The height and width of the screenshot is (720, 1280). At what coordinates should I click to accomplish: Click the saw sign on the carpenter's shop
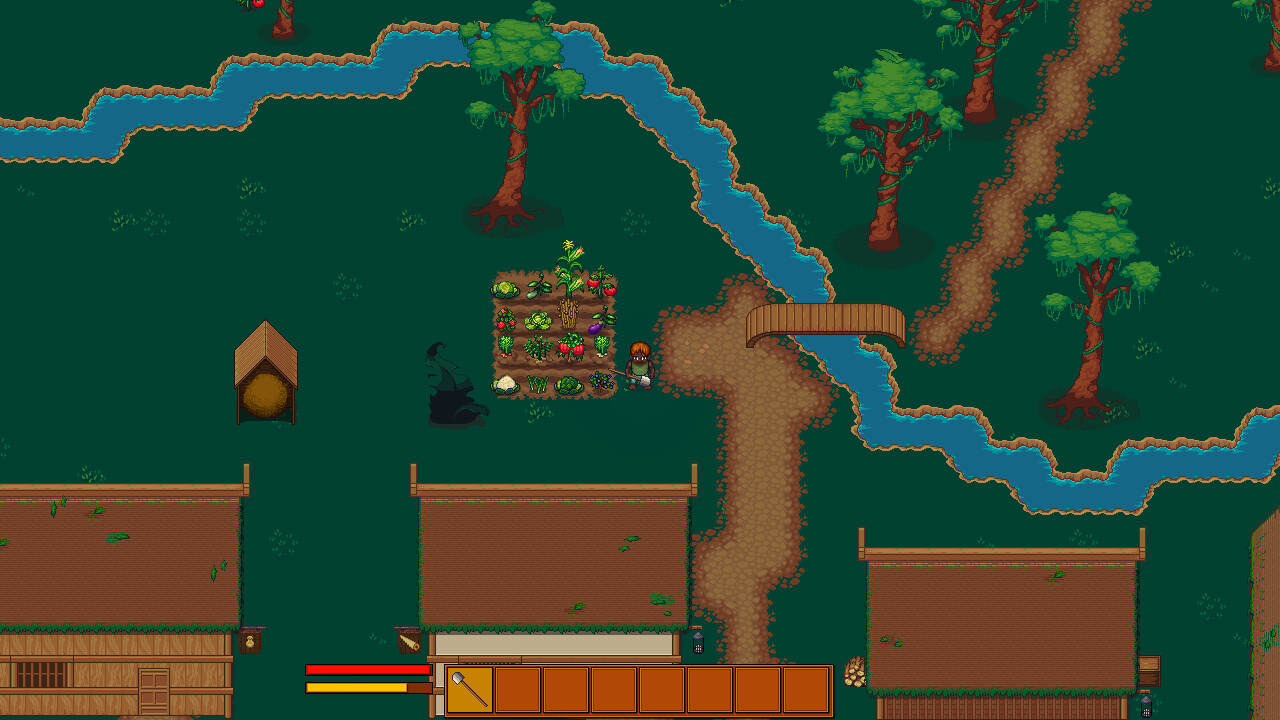tap(408, 642)
